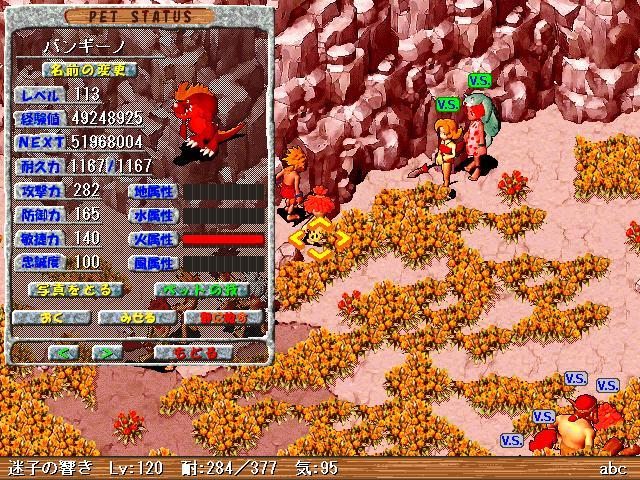
Task: Close pet status with もどる
Action: (x=194, y=351)
